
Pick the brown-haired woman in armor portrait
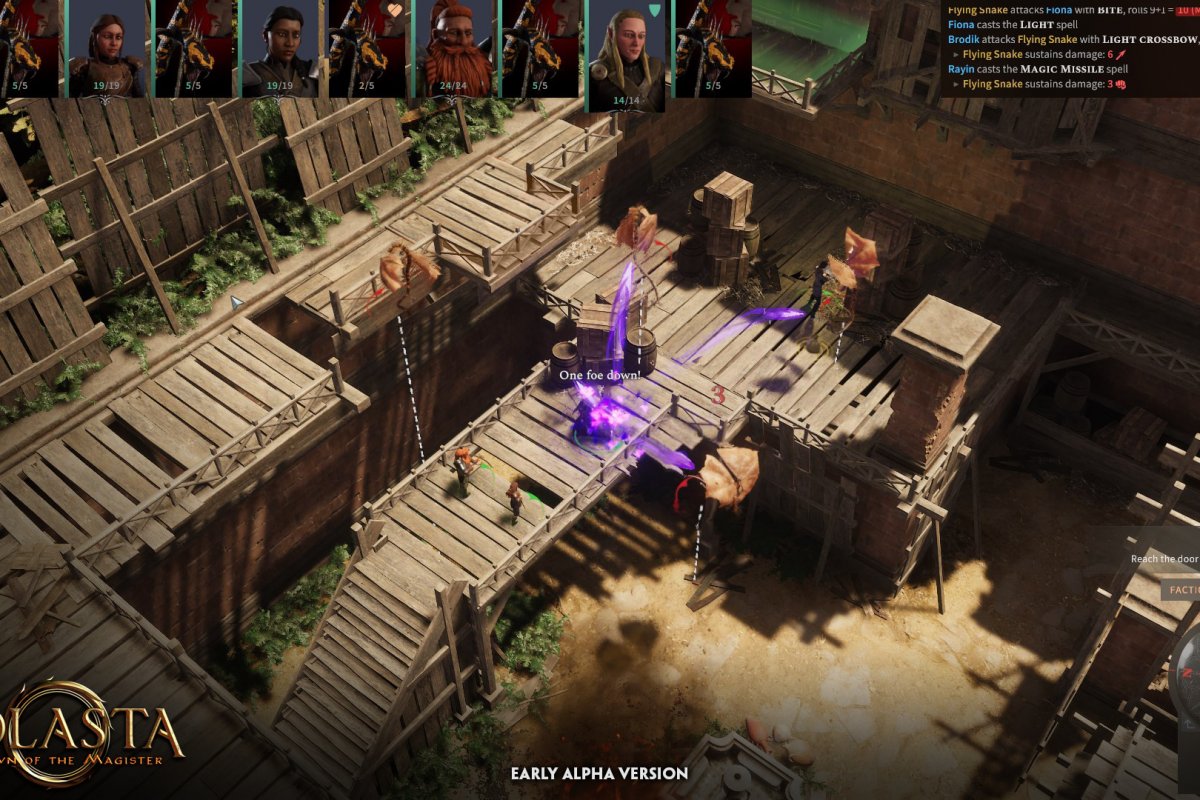pos(107,48)
